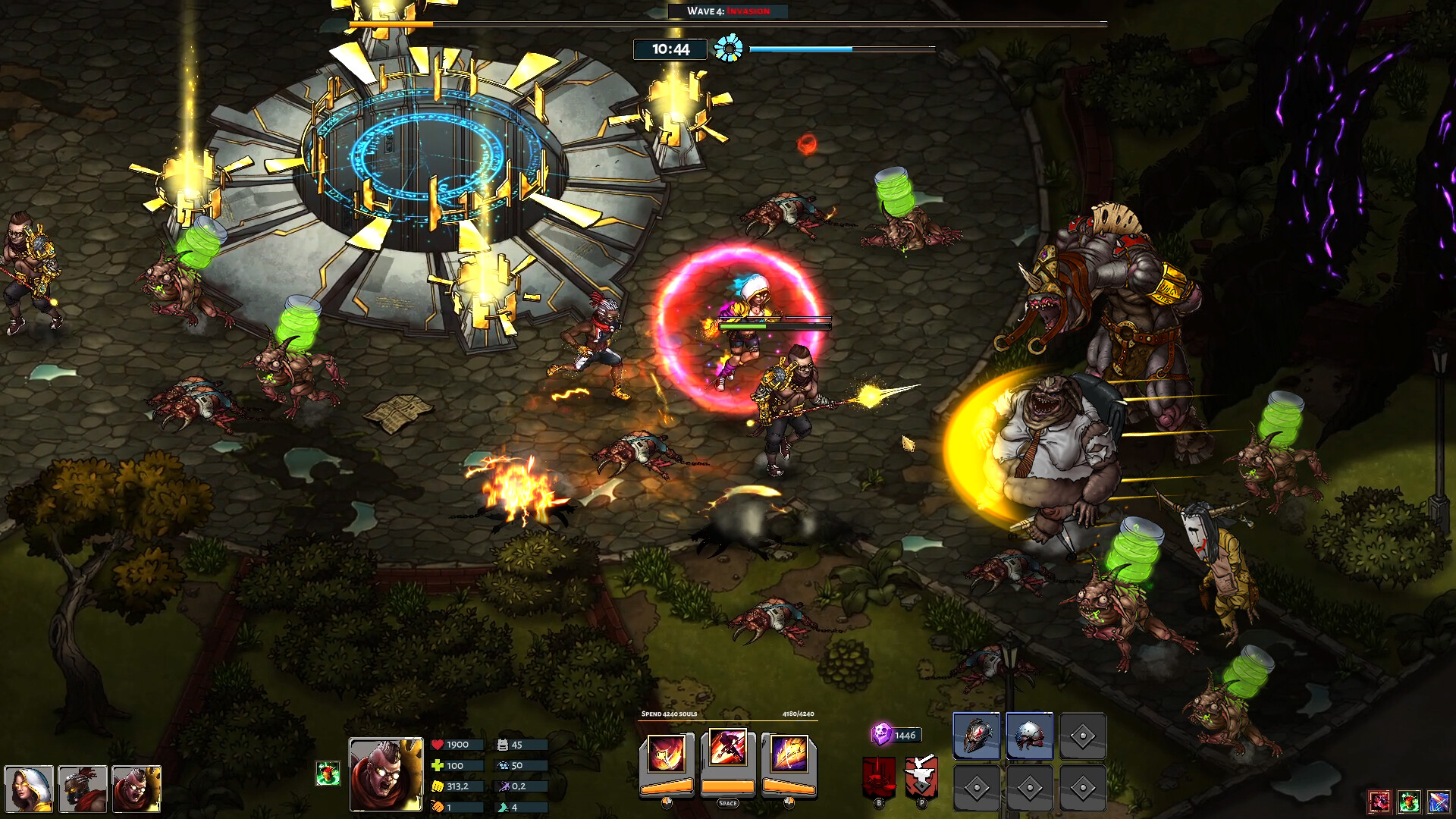The height and width of the screenshot is (819, 1456).
Task: Click the Spend 4240 Souls label
Action: [x=671, y=714]
